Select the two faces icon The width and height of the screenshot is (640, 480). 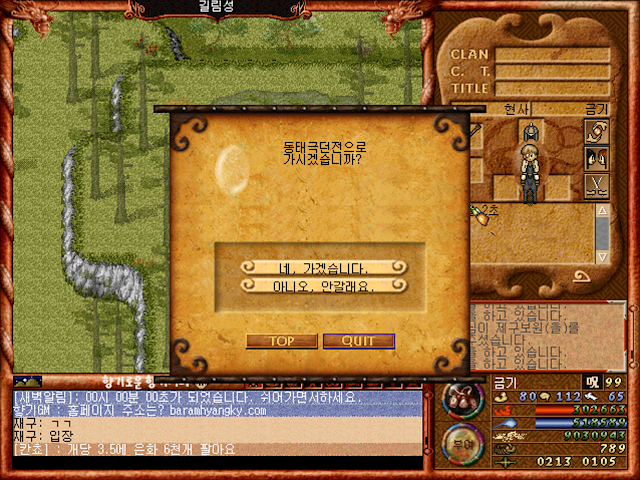pos(597,158)
